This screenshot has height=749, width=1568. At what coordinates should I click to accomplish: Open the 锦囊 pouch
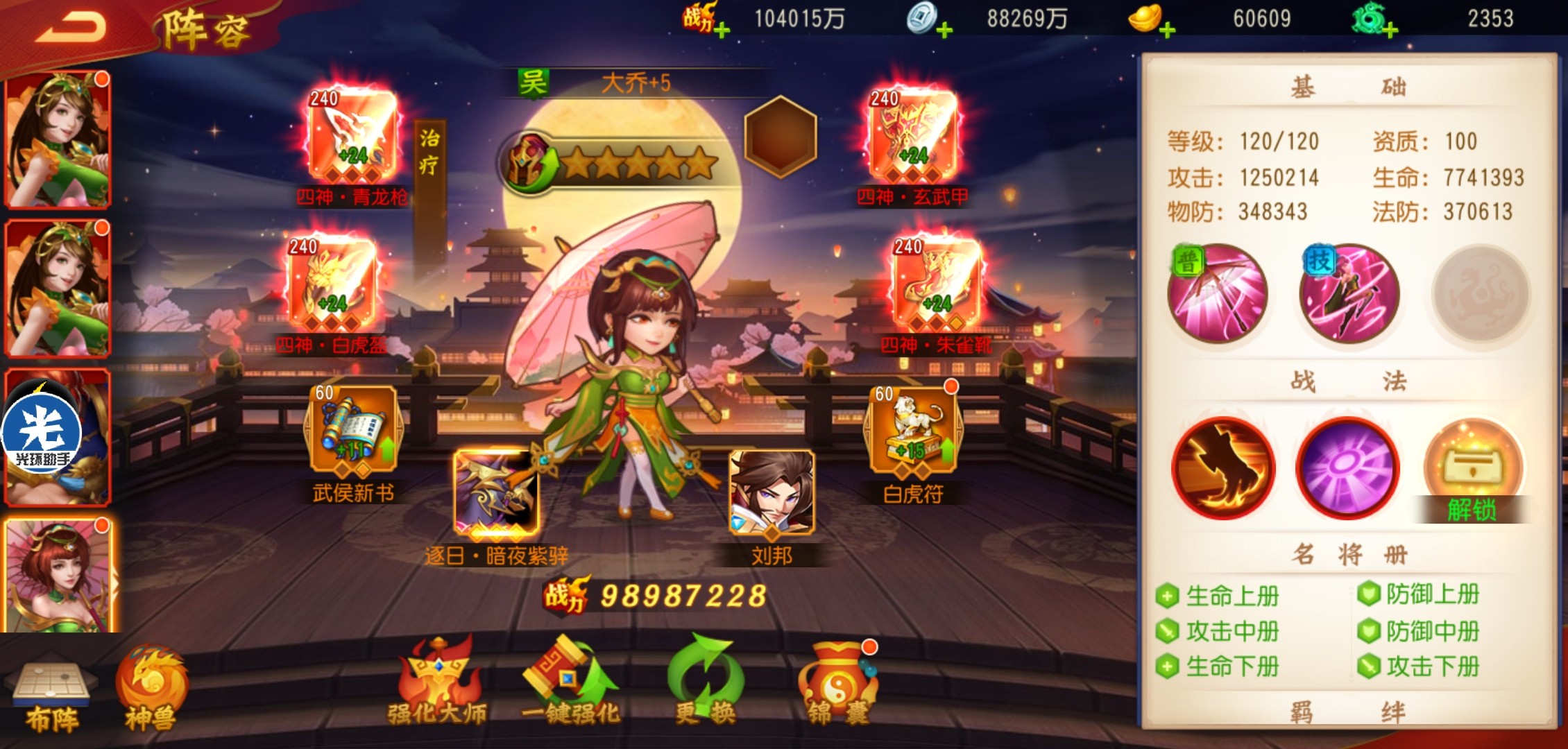pyautogui.click(x=838, y=683)
